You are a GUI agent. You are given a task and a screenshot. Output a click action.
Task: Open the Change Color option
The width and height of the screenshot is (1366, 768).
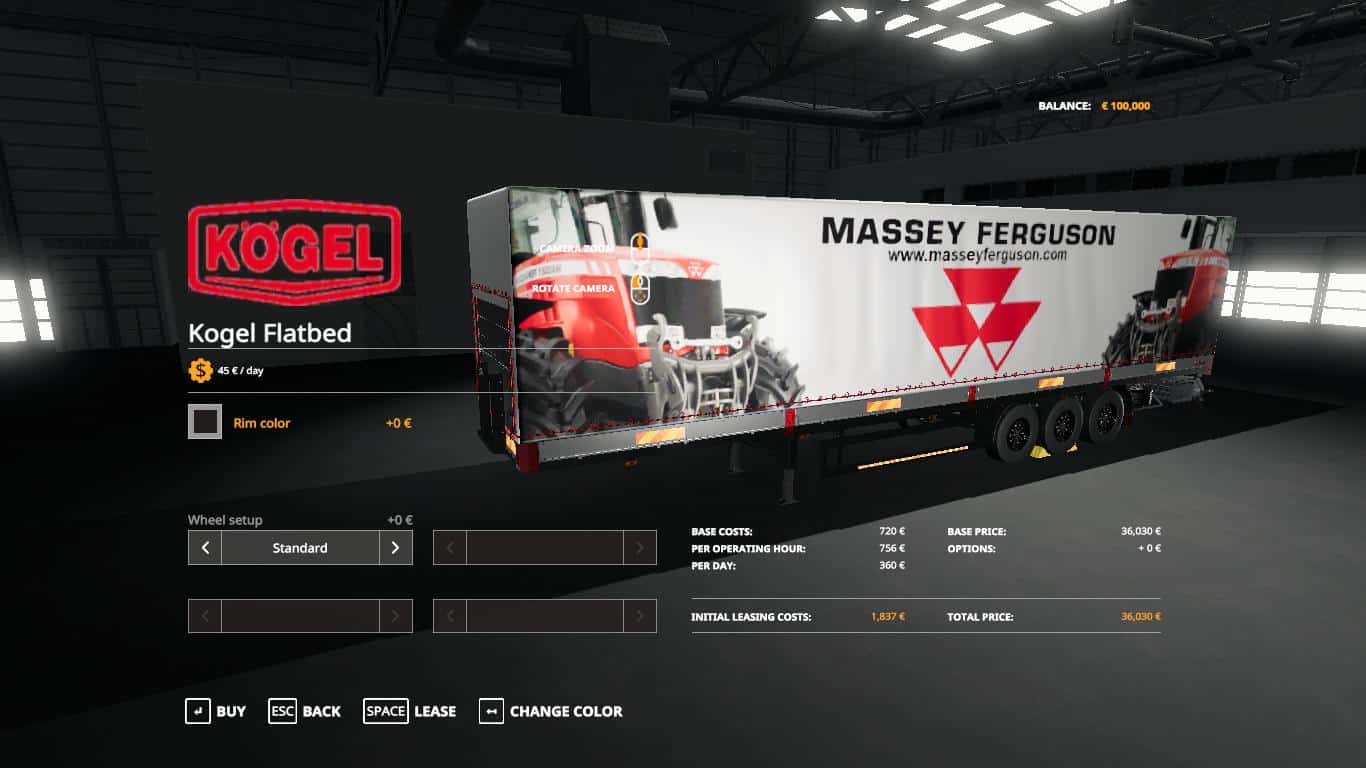tap(551, 711)
